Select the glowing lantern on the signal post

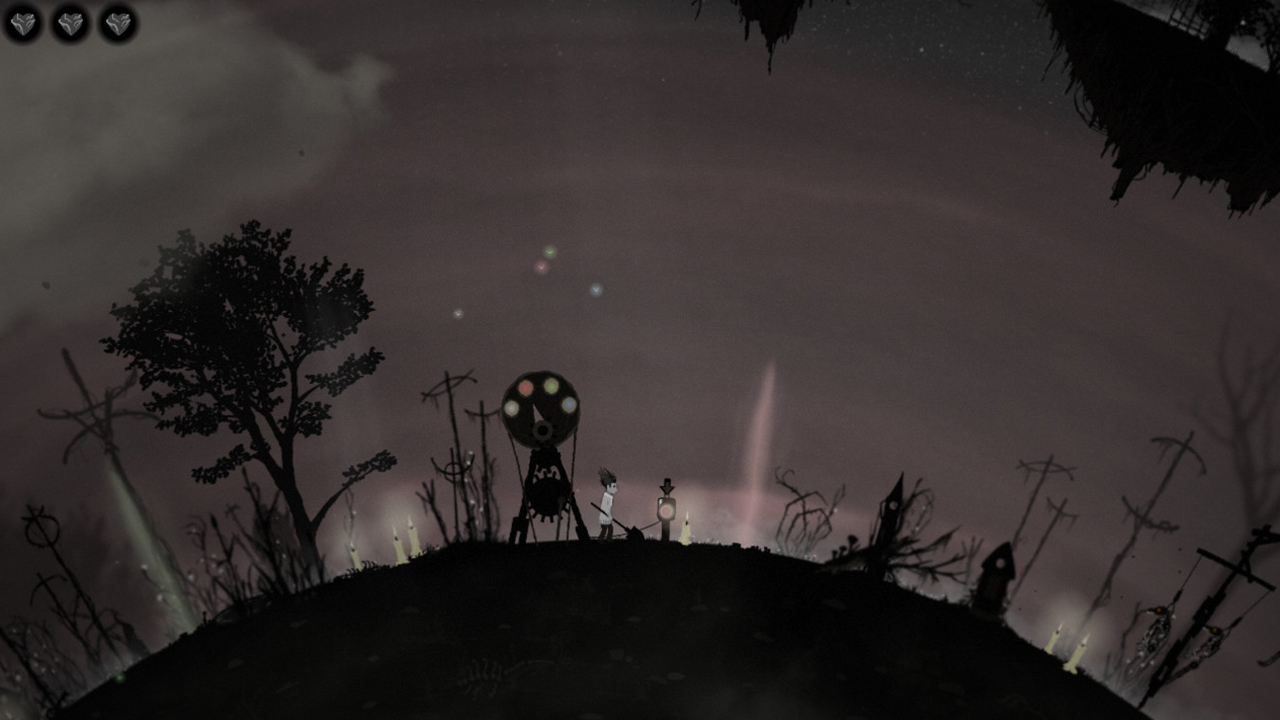click(665, 510)
